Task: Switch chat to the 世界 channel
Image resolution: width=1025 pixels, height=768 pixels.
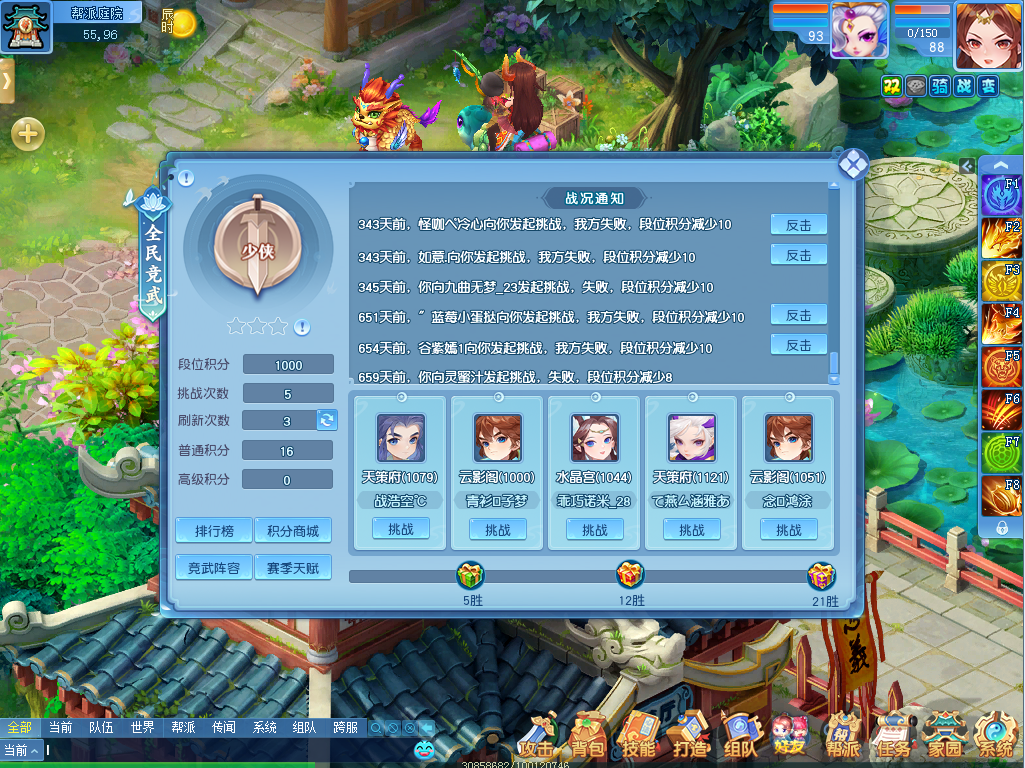Action: click(142, 728)
